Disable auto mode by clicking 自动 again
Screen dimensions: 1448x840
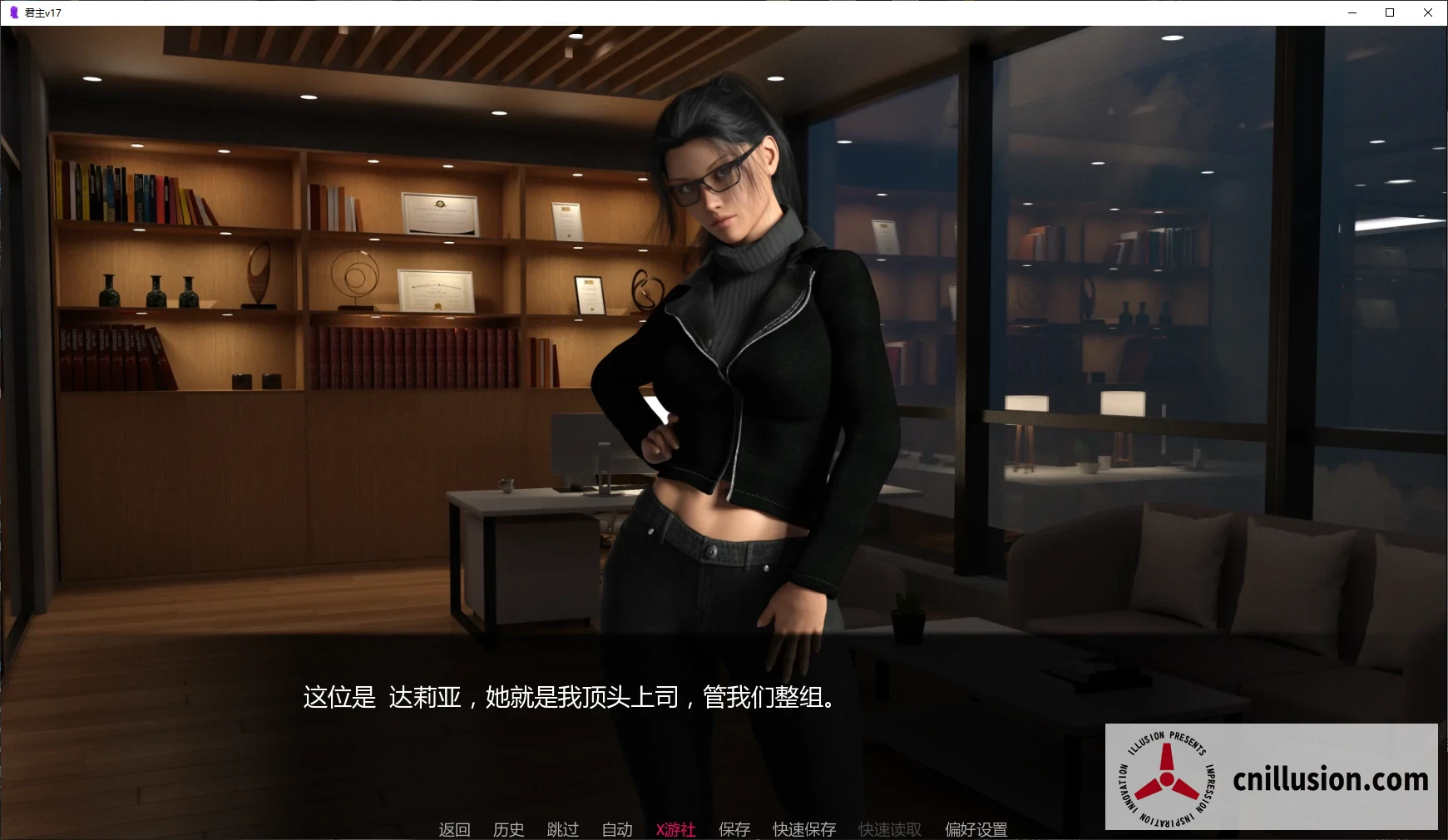coord(615,829)
